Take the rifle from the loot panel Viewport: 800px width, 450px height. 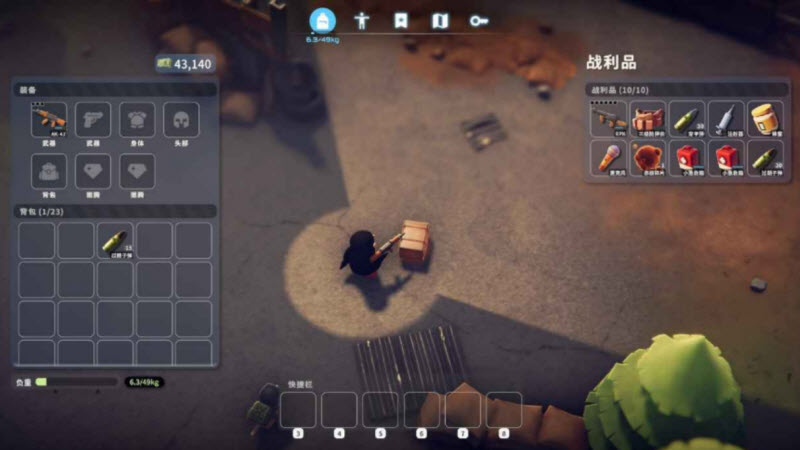coord(608,119)
